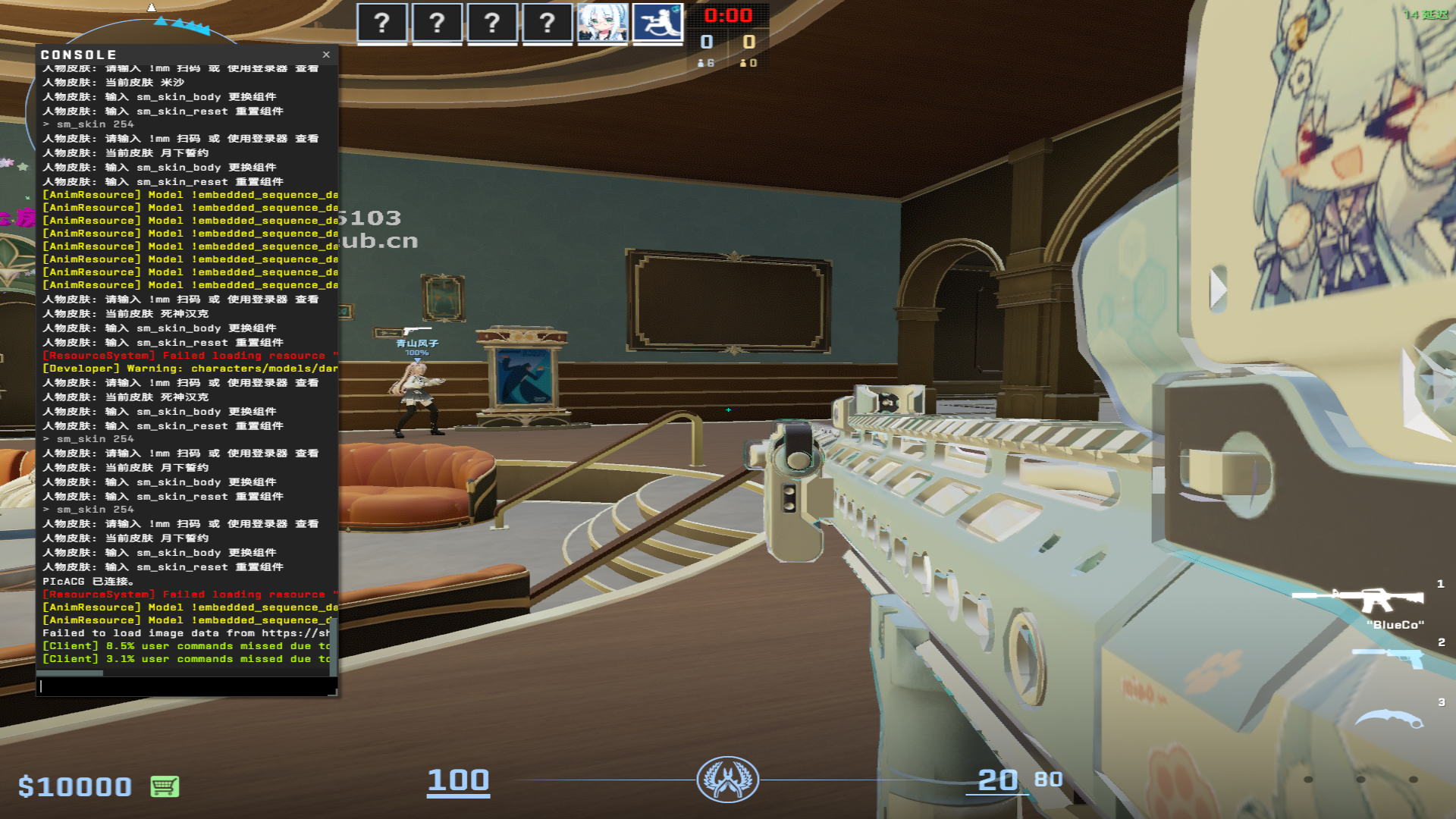
Task: Open the buy menu cart icon
Action: pyautogui.click(x=165, y=786)
